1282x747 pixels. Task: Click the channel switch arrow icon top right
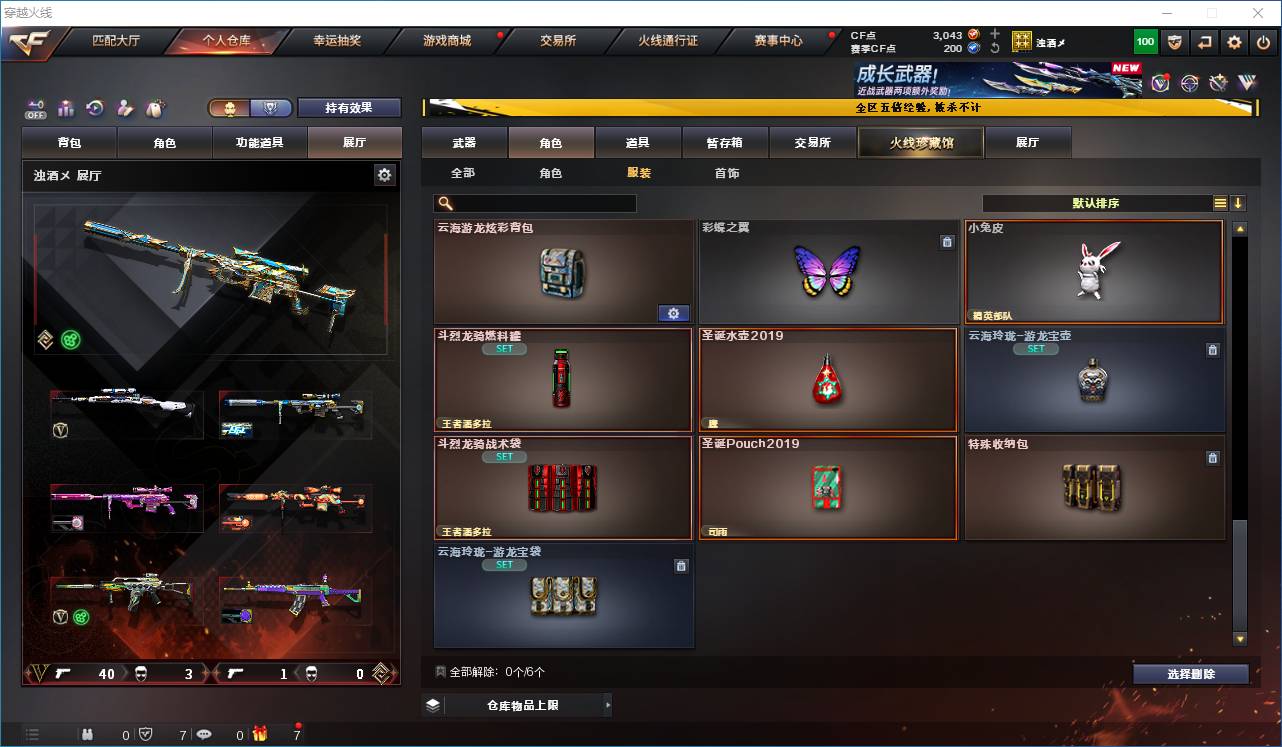(x=1204, y=42)
